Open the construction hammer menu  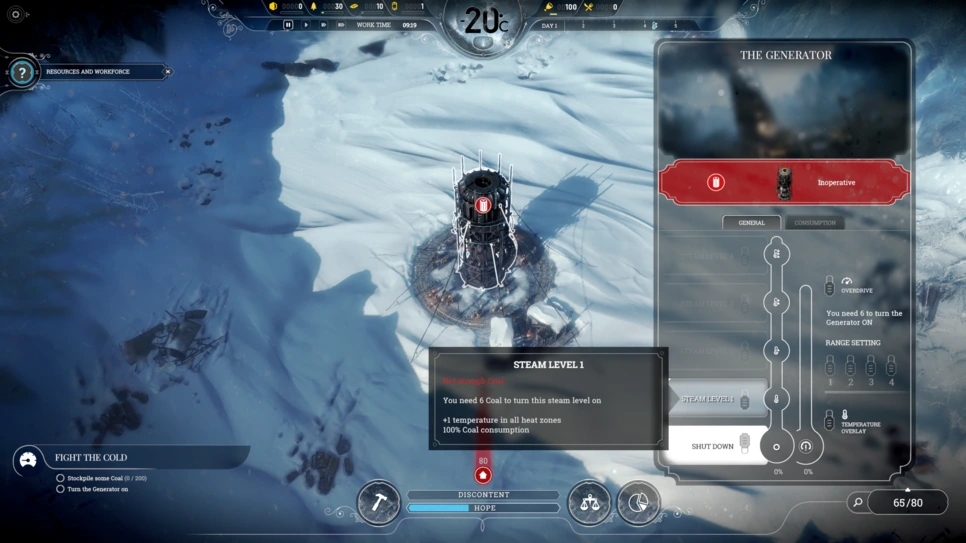point(379,503)
